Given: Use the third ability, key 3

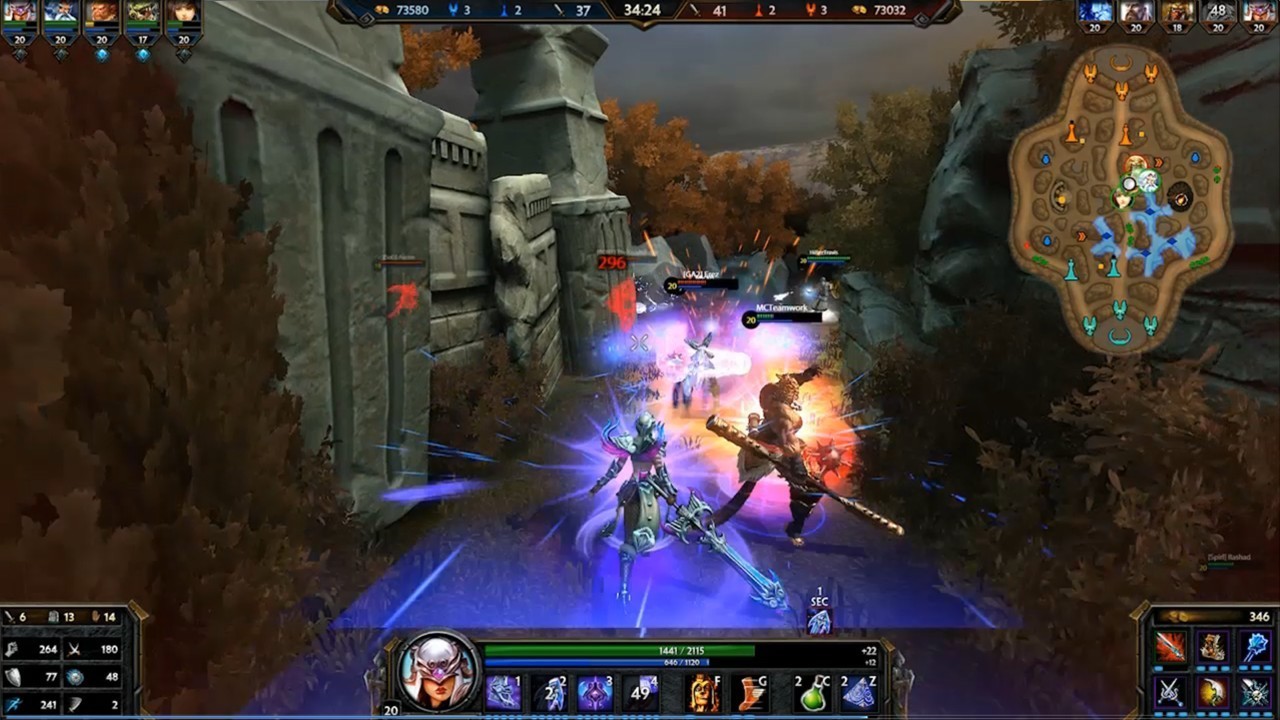Looking at the screenshot, I should [x=595, y=692].
